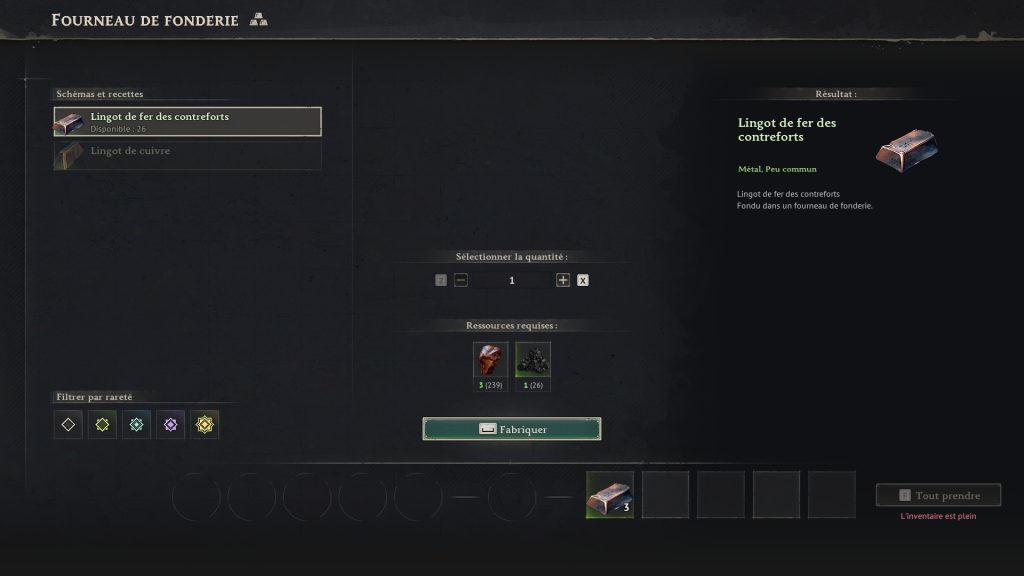Toggle the green uncommon rarity filter
Image resolution: width=1024 pixels, height=576 pixels.
pyautogui.click(x=102, y=424)
